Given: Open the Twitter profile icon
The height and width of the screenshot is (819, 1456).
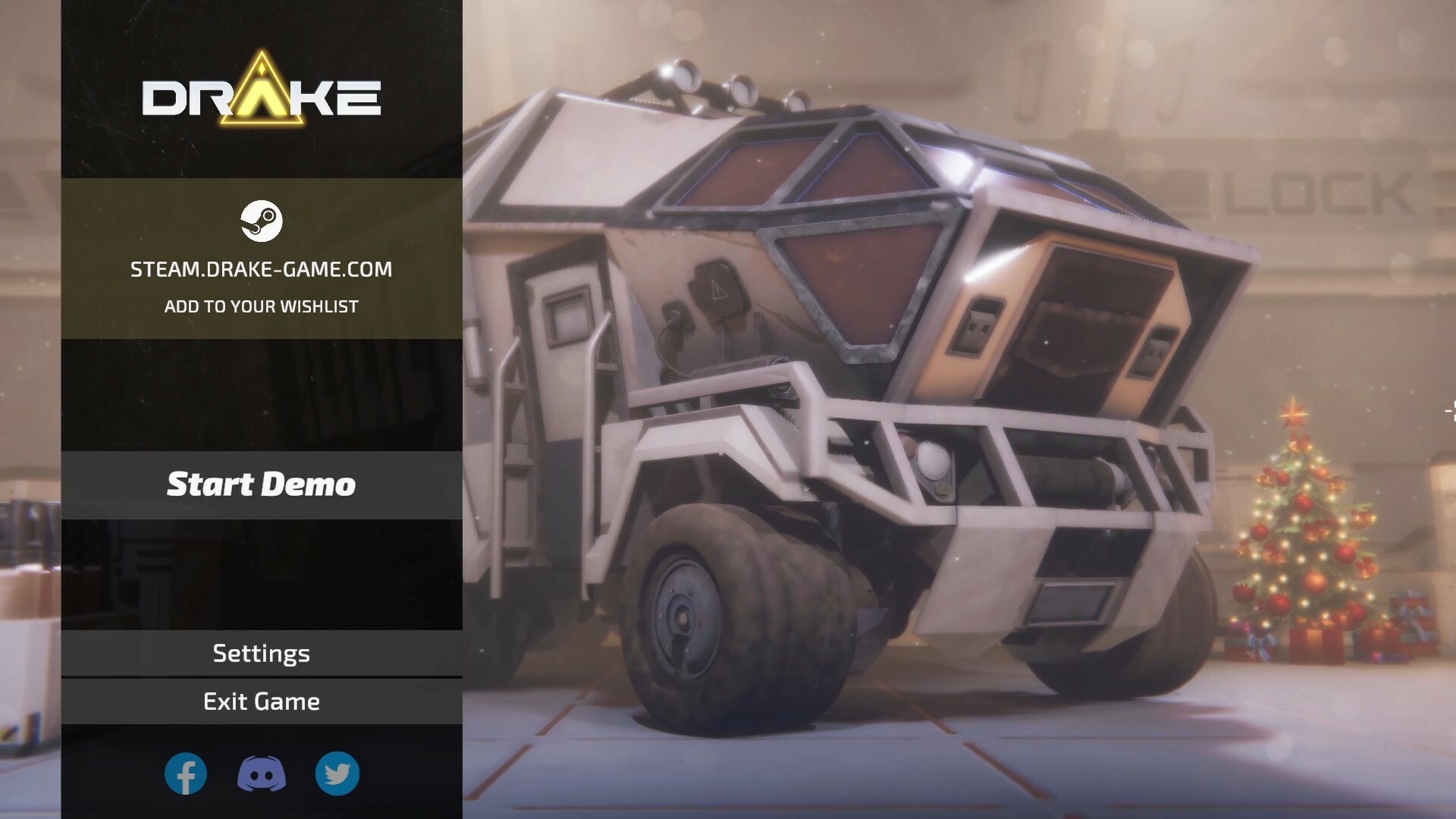Looking at the screenshot, I should (x=337, y=774).
